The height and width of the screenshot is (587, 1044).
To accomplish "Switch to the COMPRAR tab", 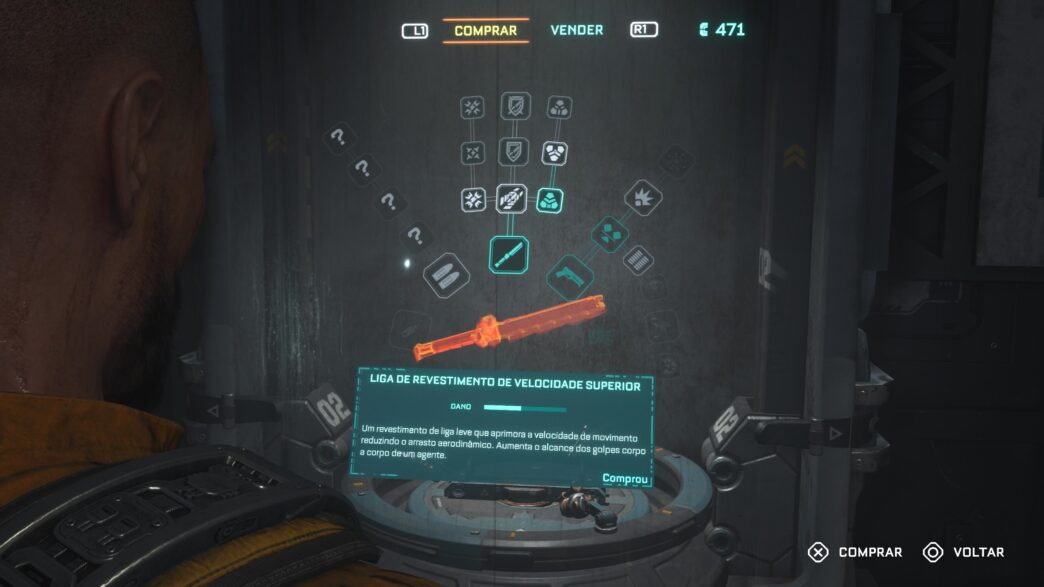I will point(485,30).
